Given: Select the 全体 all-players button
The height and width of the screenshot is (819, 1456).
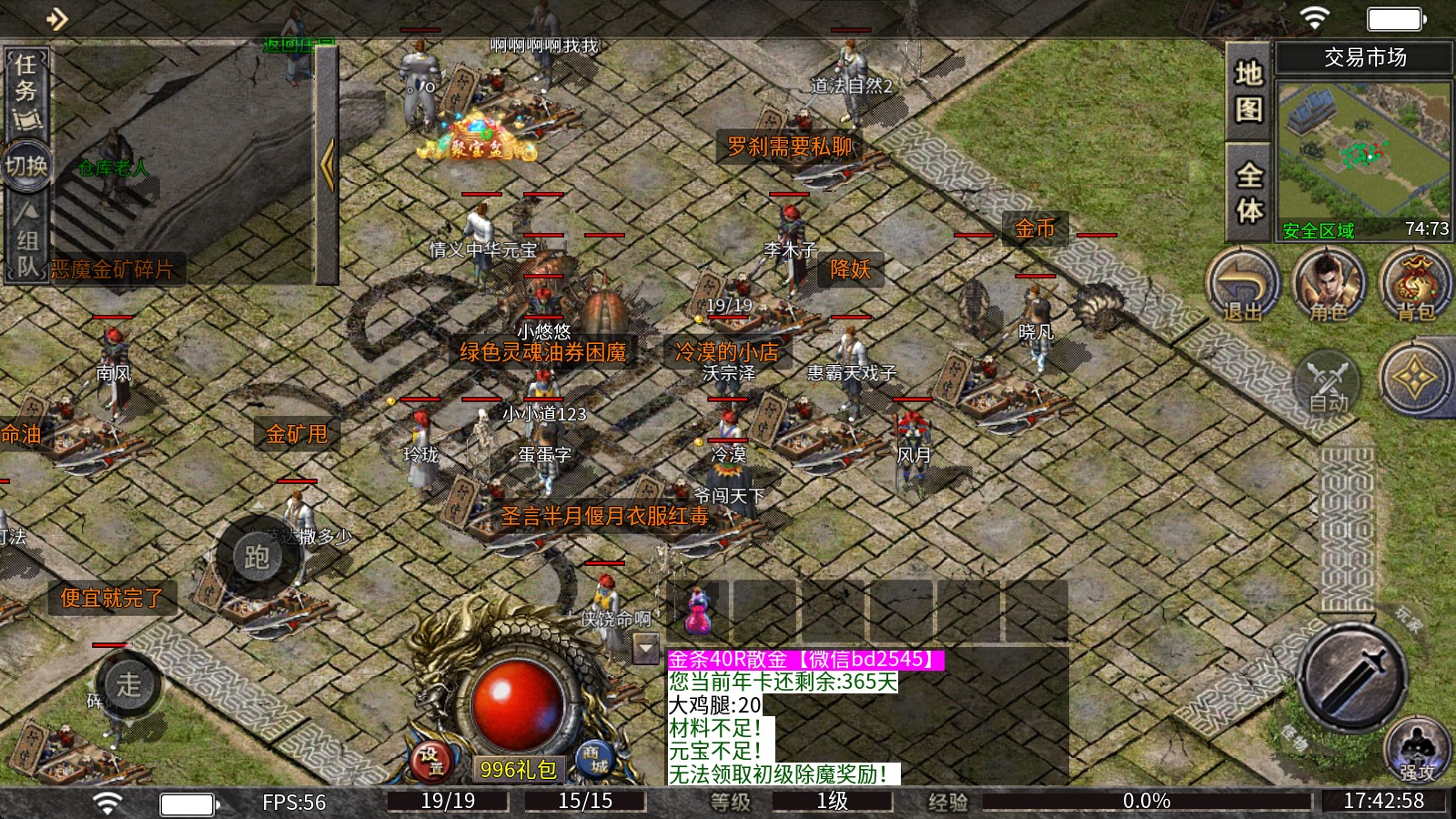Looking at the screenshot, I should [x=1249, y=192].
